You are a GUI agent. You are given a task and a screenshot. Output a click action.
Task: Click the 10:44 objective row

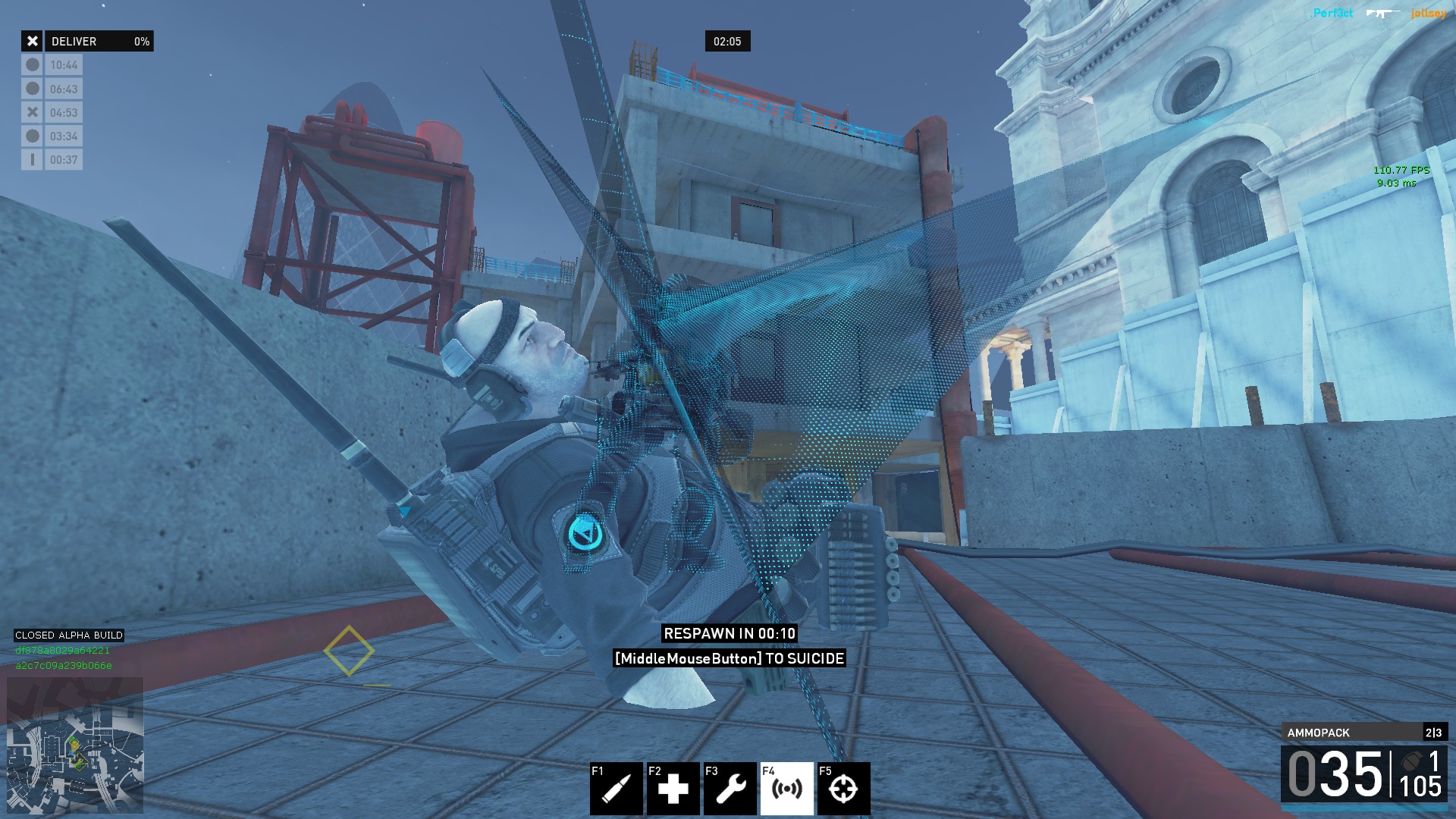52,65
